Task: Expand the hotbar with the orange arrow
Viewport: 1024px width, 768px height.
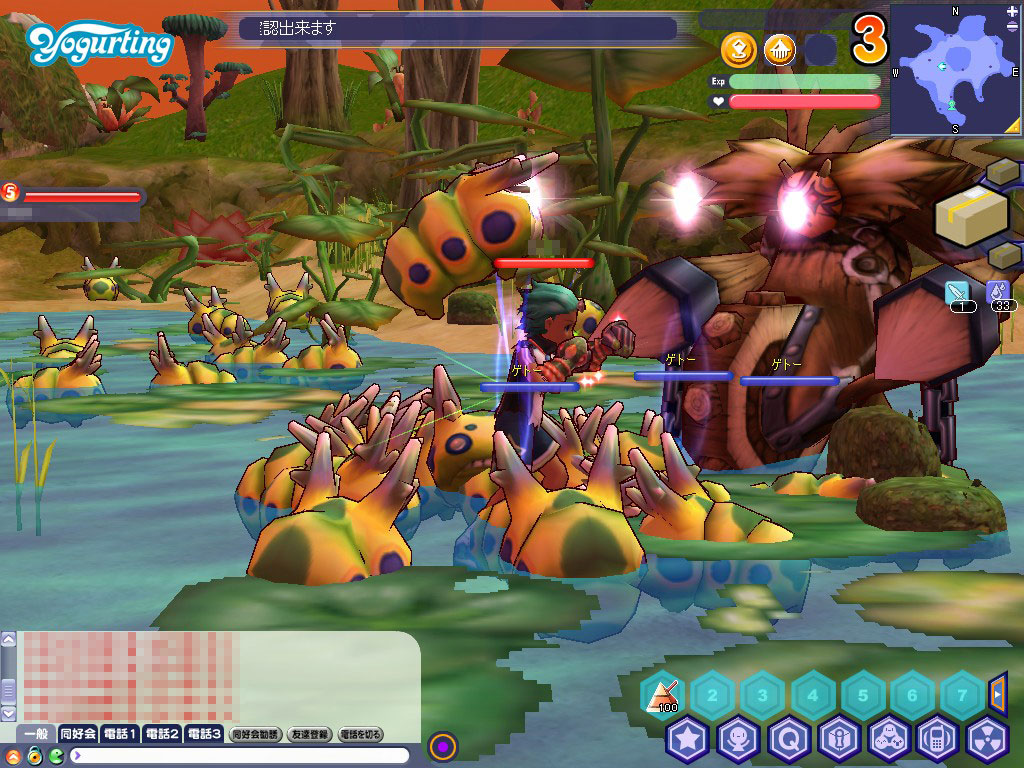Action: (x=997, y=692)
